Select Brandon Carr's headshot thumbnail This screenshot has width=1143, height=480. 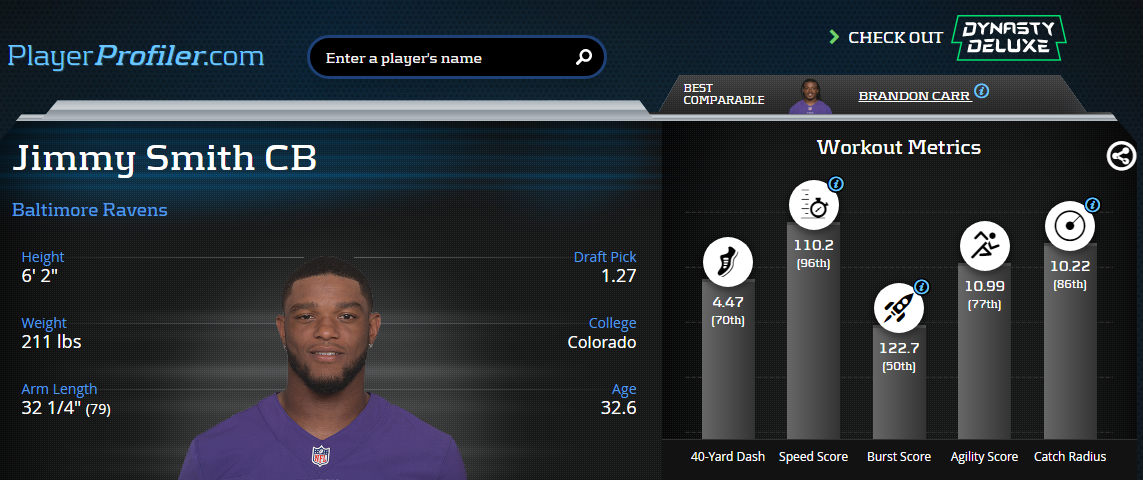(810, 96)
